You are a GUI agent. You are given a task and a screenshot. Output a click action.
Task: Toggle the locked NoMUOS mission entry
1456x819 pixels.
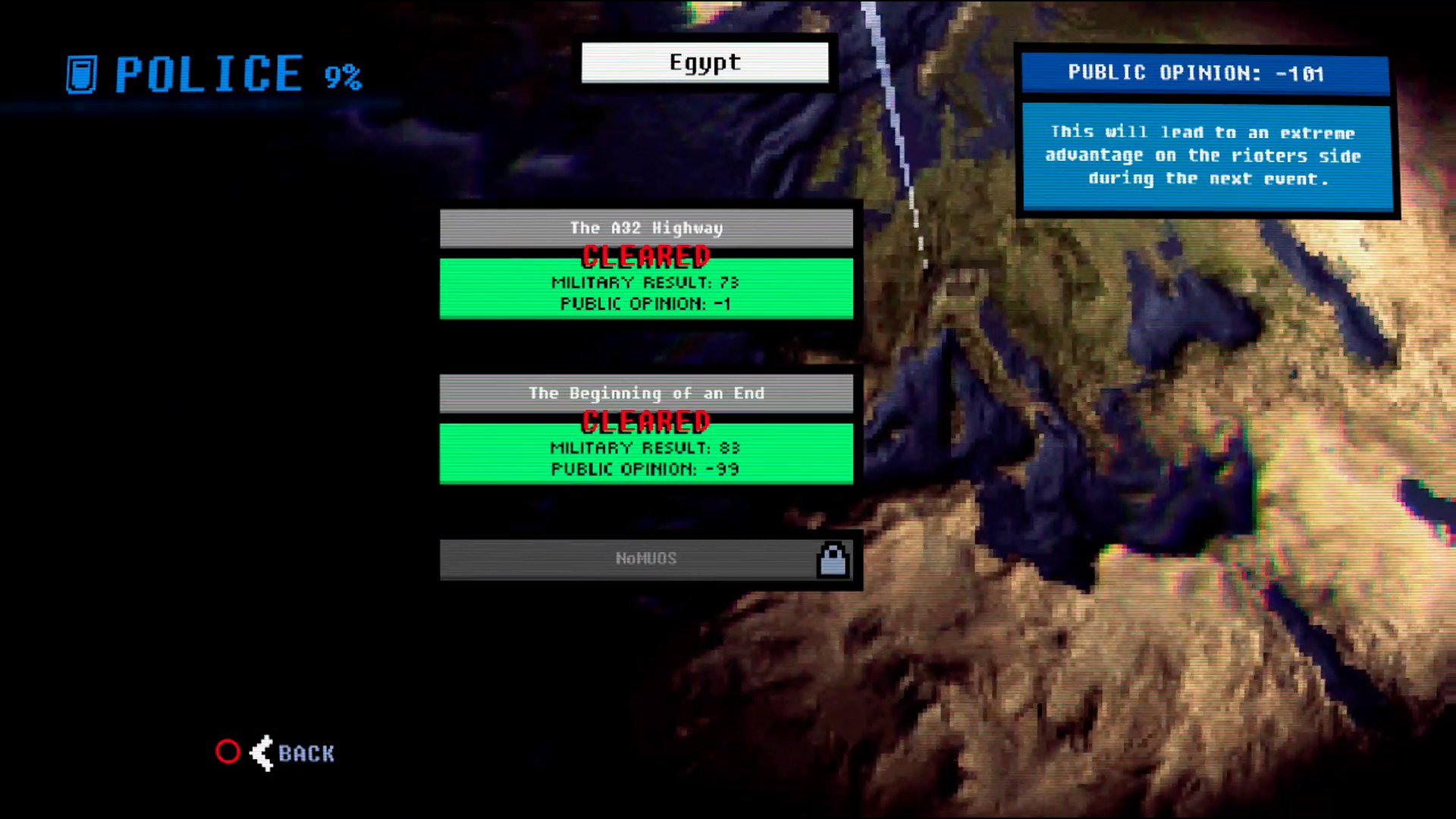[x=645, y=558]
